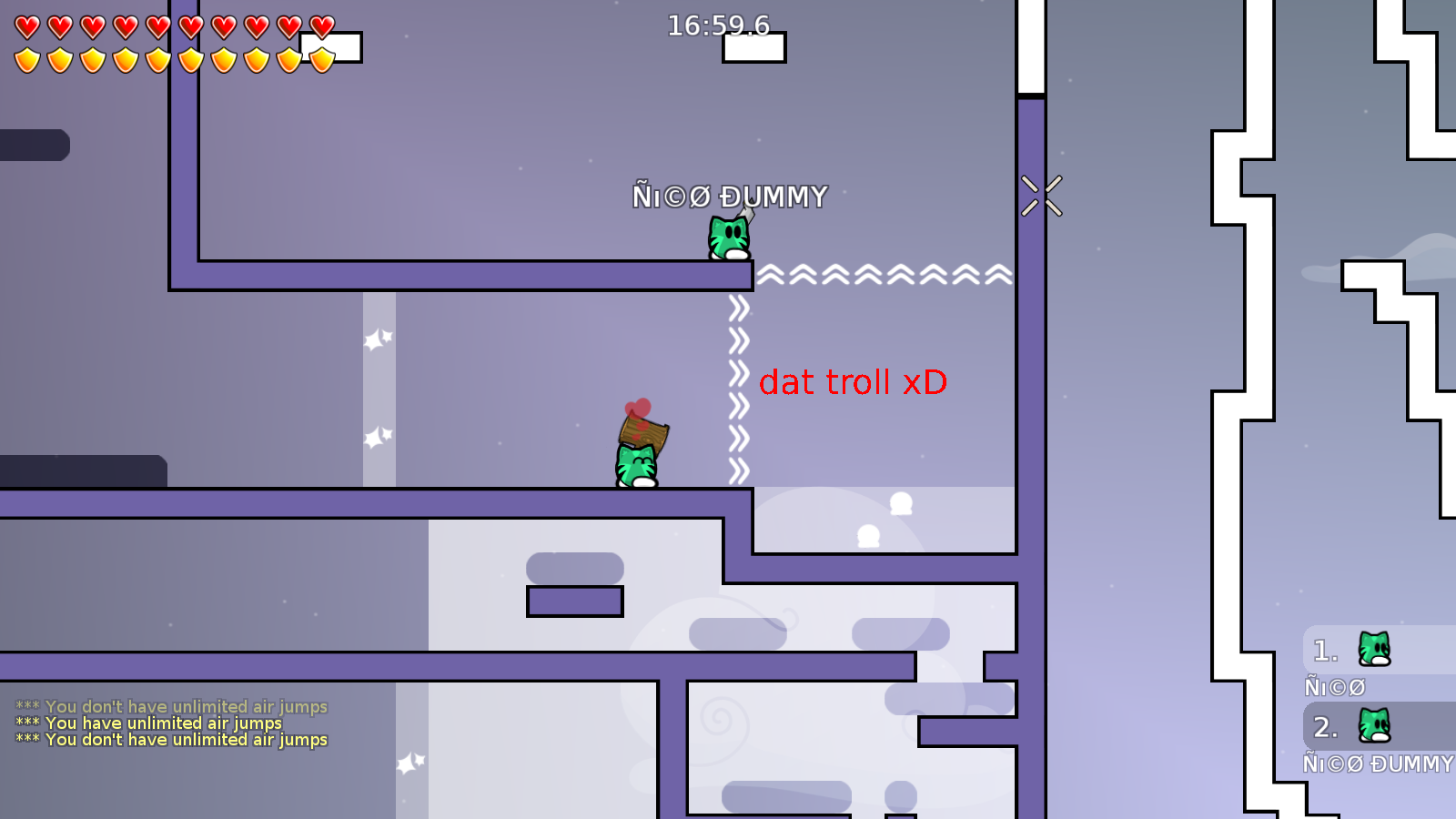Click the cat avatar next to rank 1
Image resolution: width=1456 pixels, height=819 pixels.
coord(1374,650)
